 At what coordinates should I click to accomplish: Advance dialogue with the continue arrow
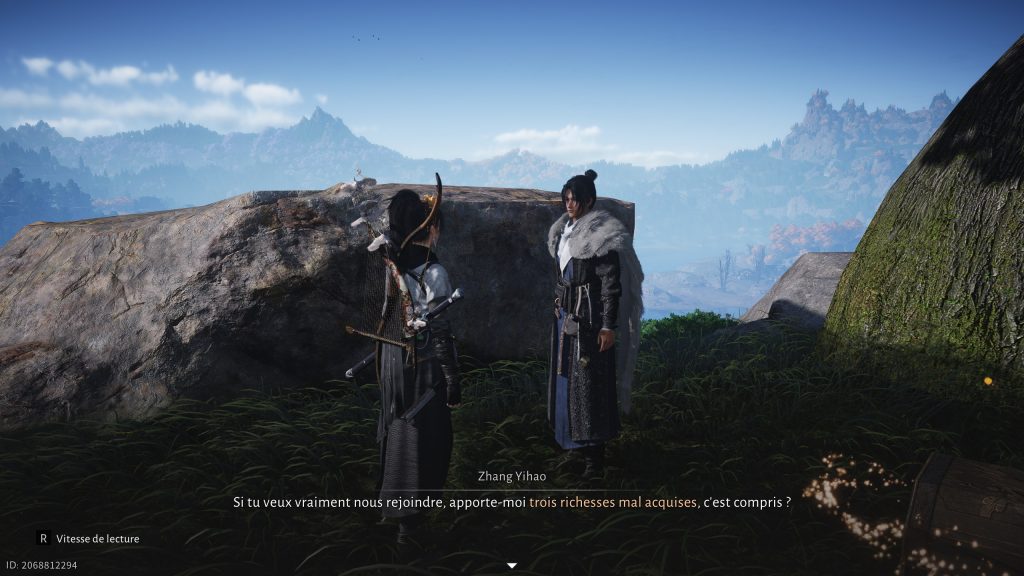[x=512, y=566]
